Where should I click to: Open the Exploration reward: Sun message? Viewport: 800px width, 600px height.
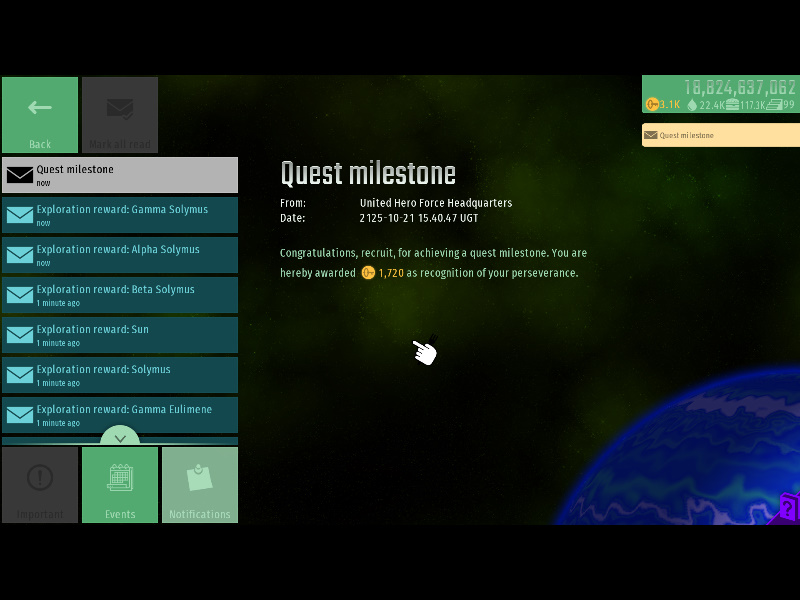(120, 335)
